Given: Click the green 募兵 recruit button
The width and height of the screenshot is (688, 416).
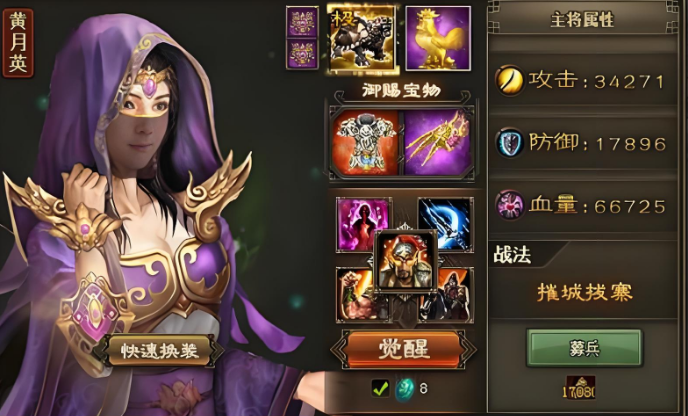Looking at the screenshot, I should point(584,347).
